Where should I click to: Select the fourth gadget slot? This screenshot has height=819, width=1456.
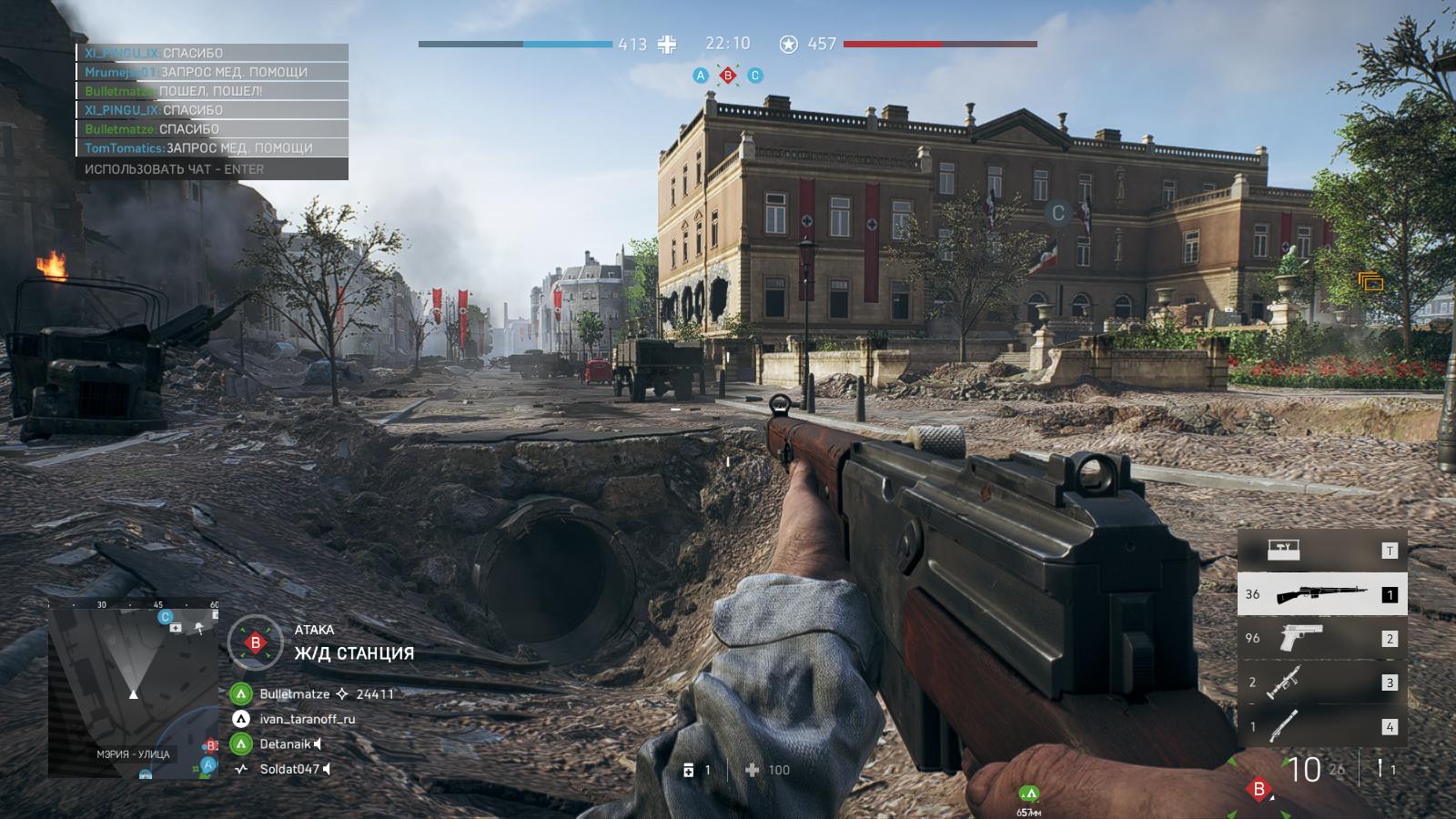(1321, 726)
